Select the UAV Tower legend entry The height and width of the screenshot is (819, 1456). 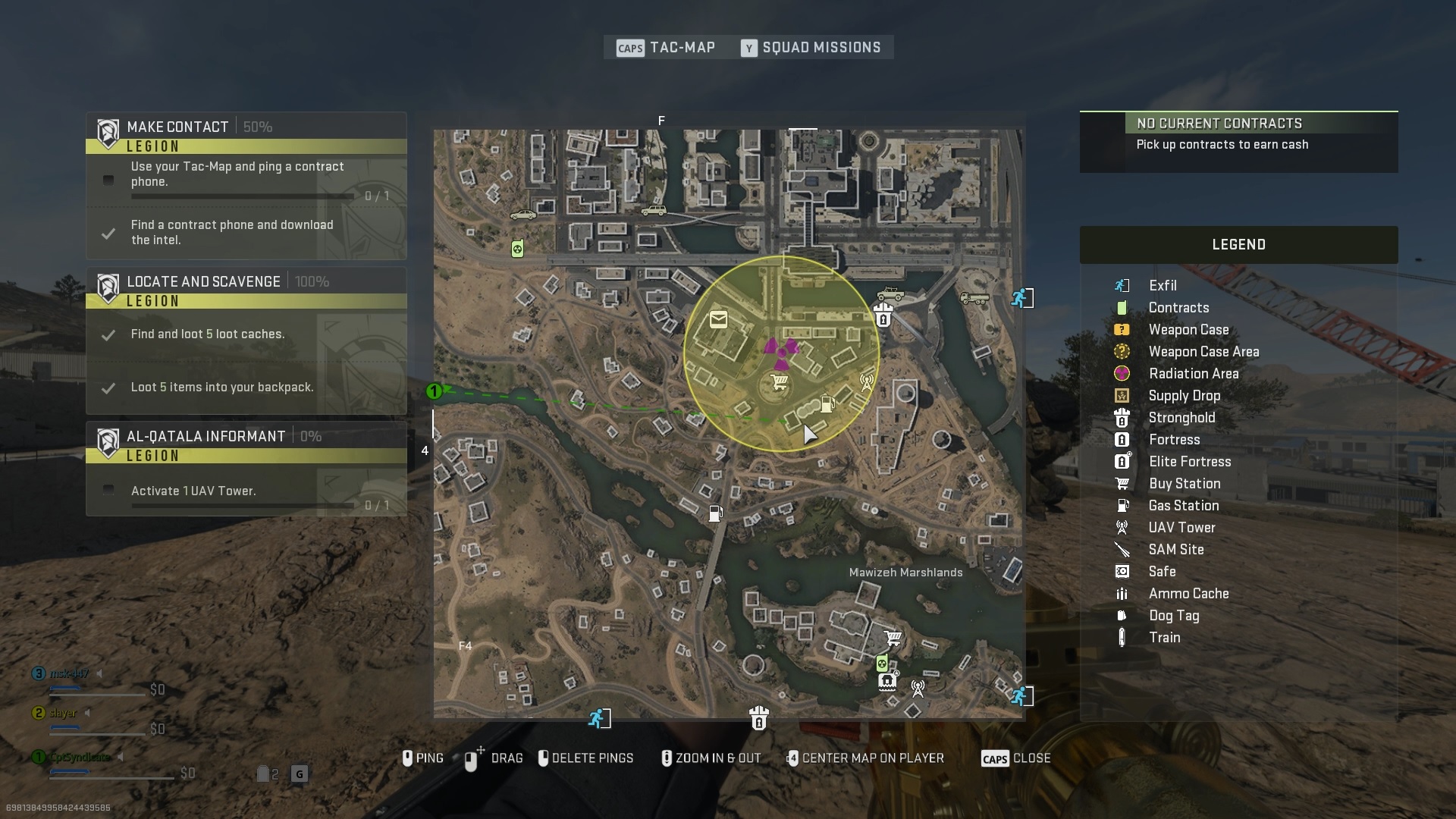click(x=1181, y=528)
